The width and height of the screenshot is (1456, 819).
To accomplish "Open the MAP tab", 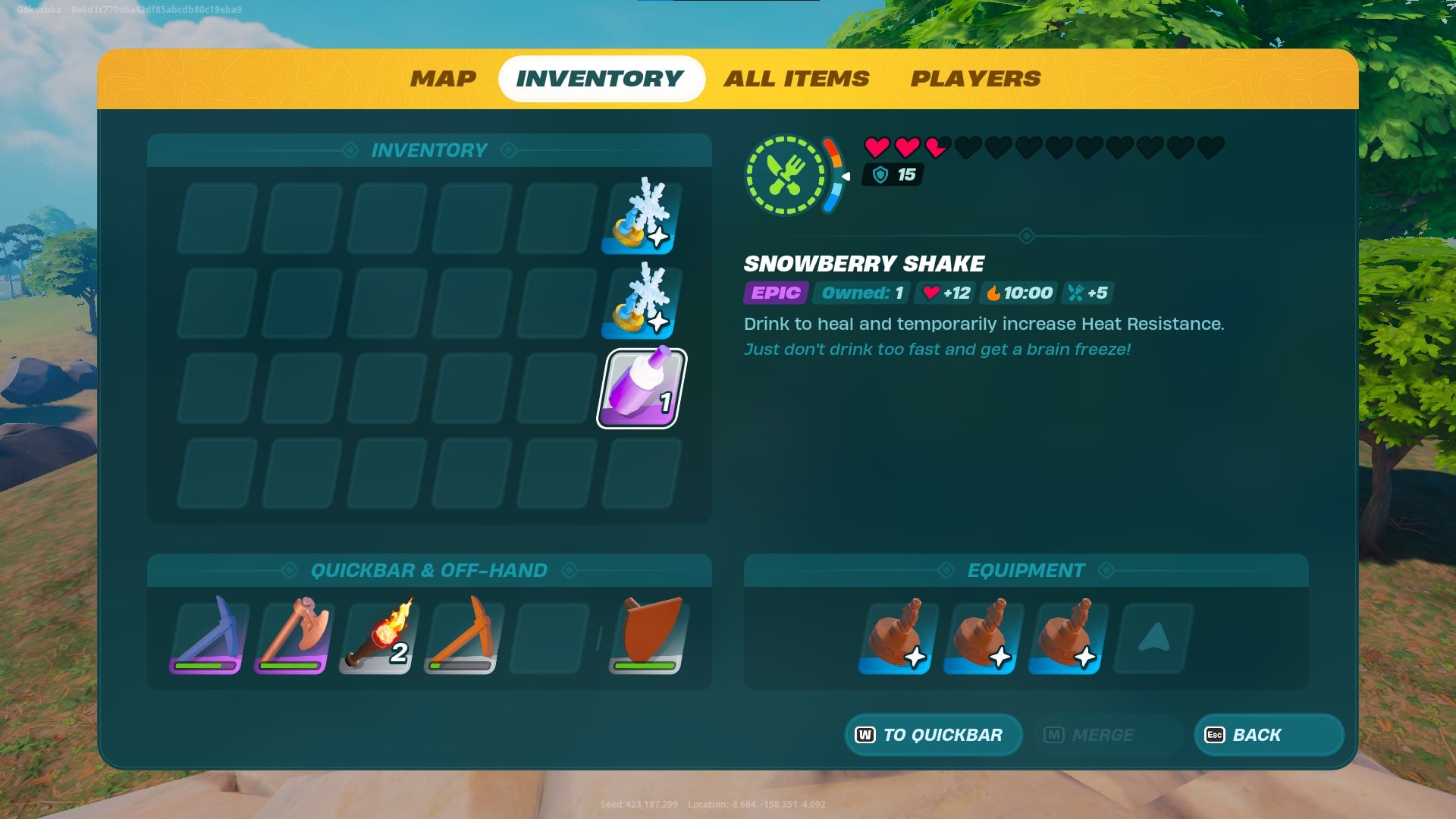I will pyautogui.click(x=443, y=78).
